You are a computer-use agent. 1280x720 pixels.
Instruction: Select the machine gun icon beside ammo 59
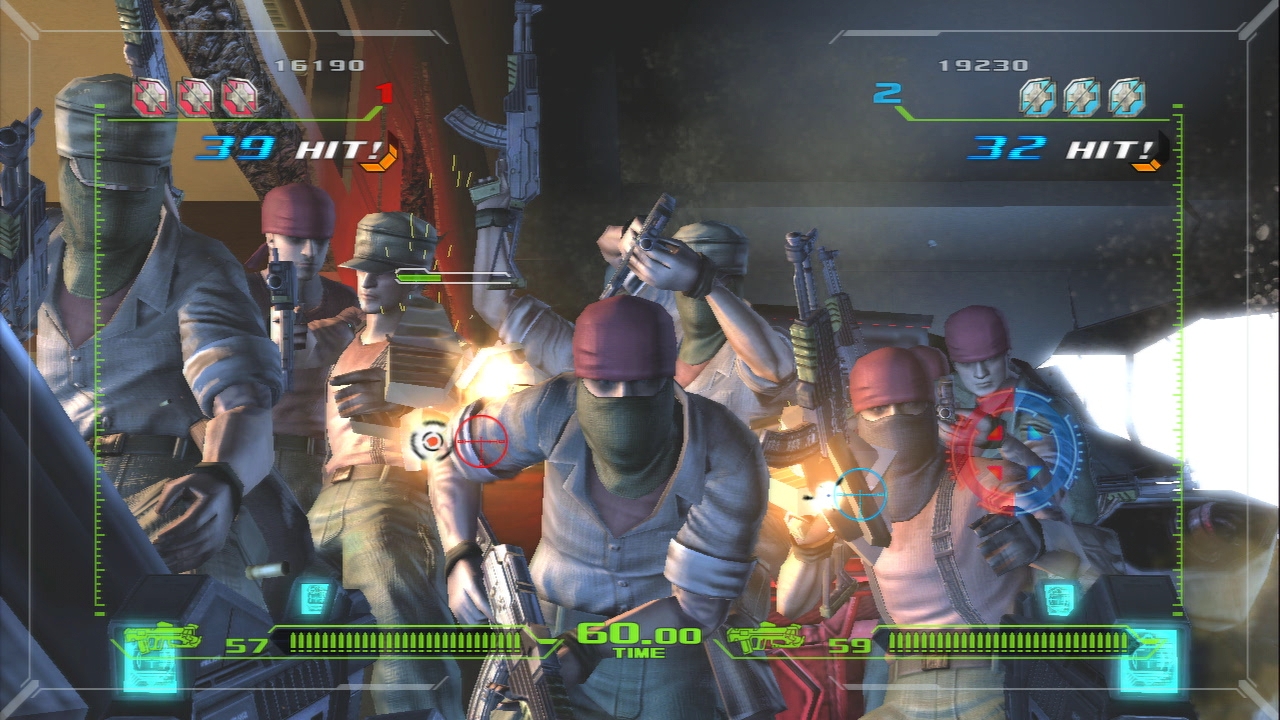766,638
